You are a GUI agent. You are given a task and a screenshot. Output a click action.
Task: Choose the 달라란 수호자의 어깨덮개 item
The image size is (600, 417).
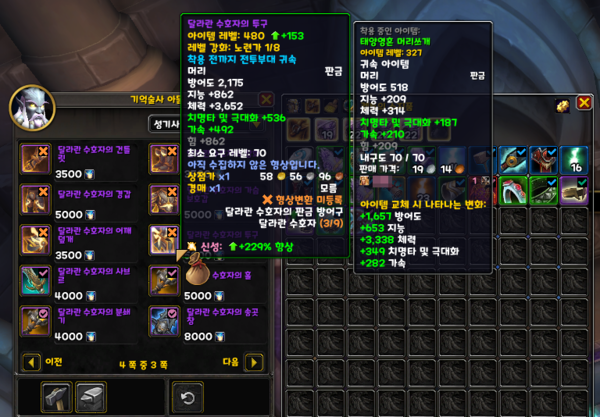37,240
